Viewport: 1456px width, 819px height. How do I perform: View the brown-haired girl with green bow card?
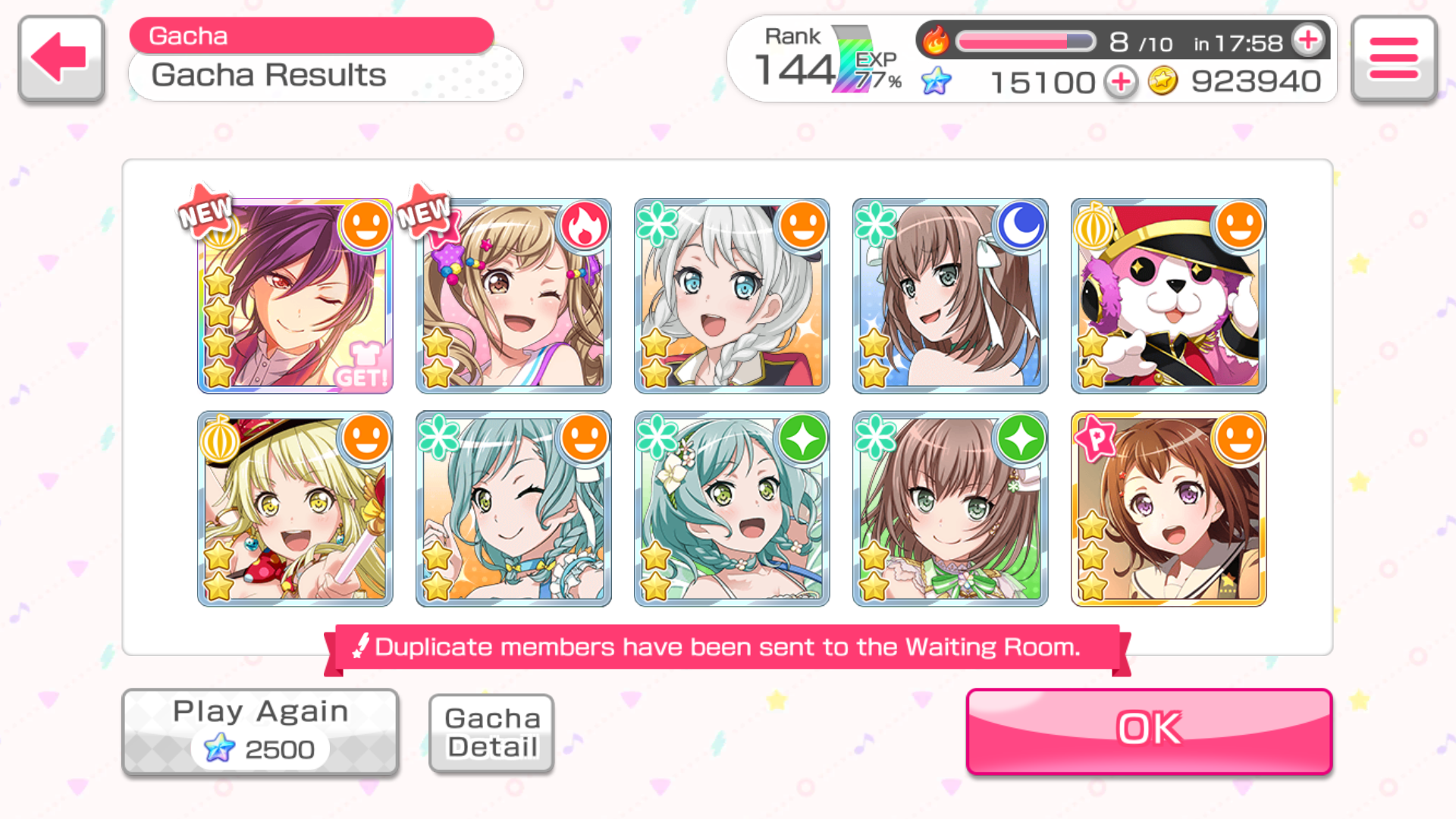coord(950,509)
